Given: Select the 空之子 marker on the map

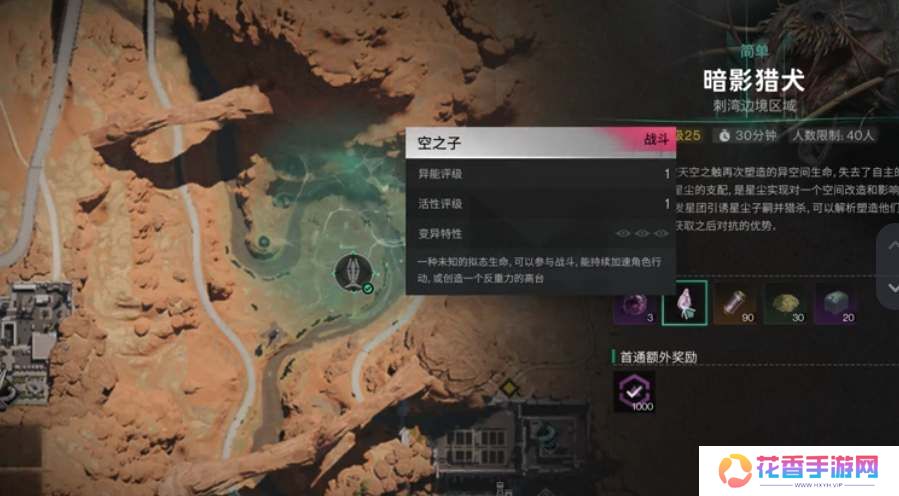Looking at the screenshot, I should tap(355, 272).
